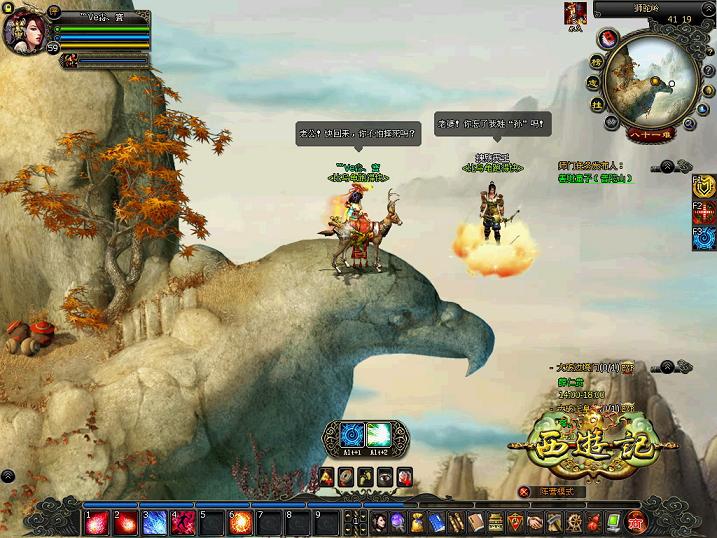Cast the blue skill in hotbar slot 3
This screenshot has height=538, width=717.
(155, 521)
